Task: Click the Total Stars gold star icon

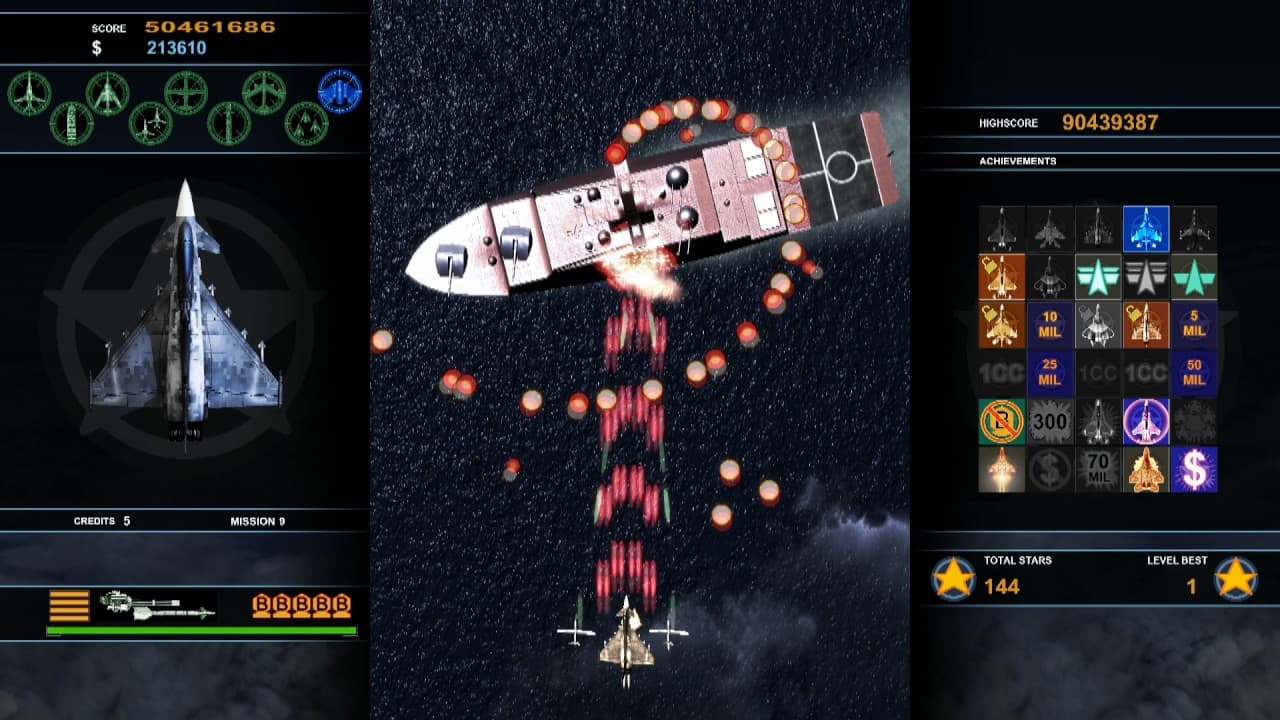Action: coord(953,579)
